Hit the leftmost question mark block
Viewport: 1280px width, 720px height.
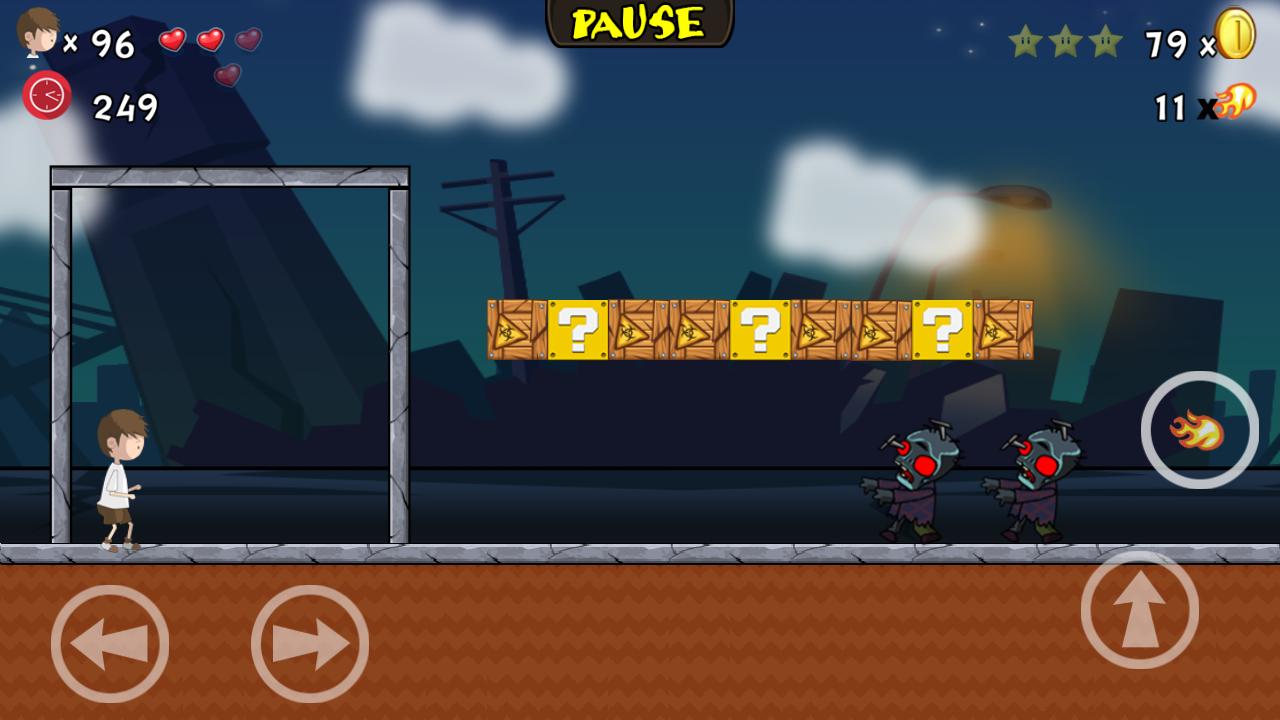[578, 330]
